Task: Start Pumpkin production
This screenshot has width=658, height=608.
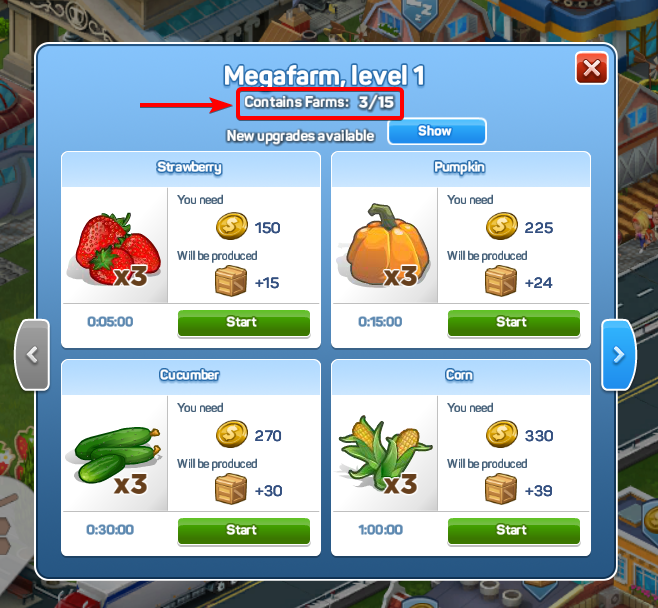Action: pyautogui.click(x=513, y=323)
